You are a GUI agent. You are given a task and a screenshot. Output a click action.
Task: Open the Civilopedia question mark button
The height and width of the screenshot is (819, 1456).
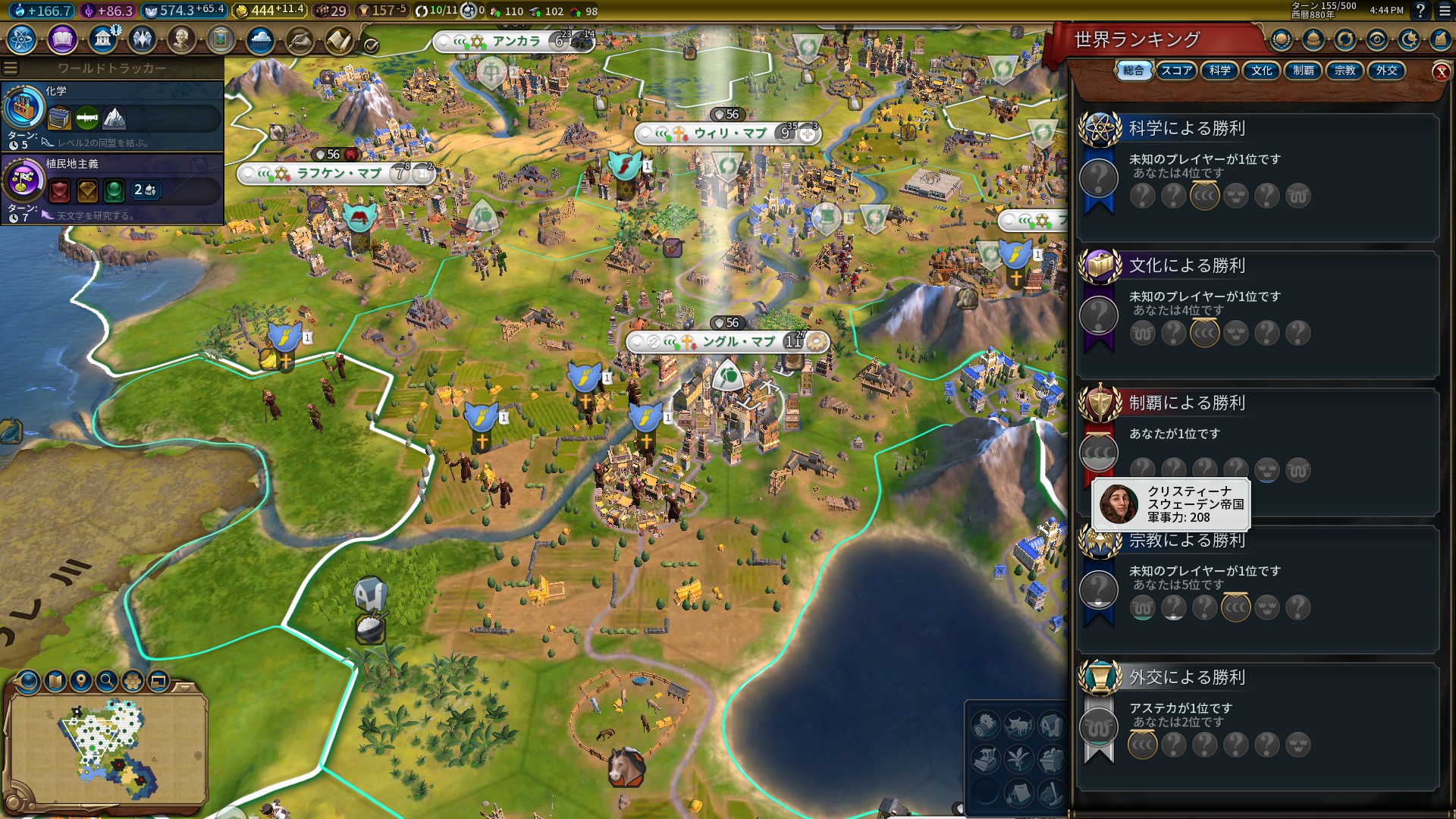[x=1420, y=11]
